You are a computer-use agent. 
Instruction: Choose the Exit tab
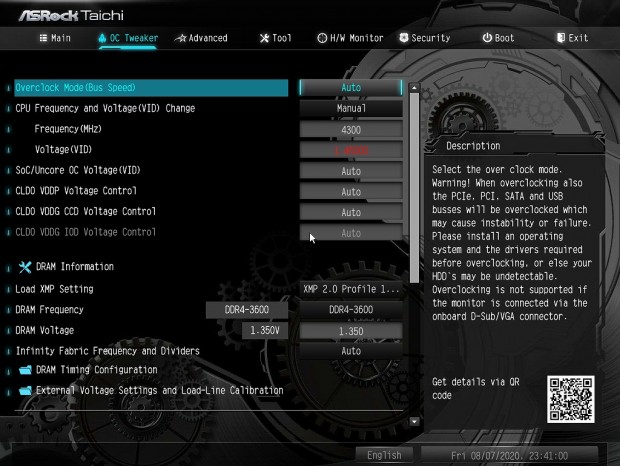click(572, 38)
